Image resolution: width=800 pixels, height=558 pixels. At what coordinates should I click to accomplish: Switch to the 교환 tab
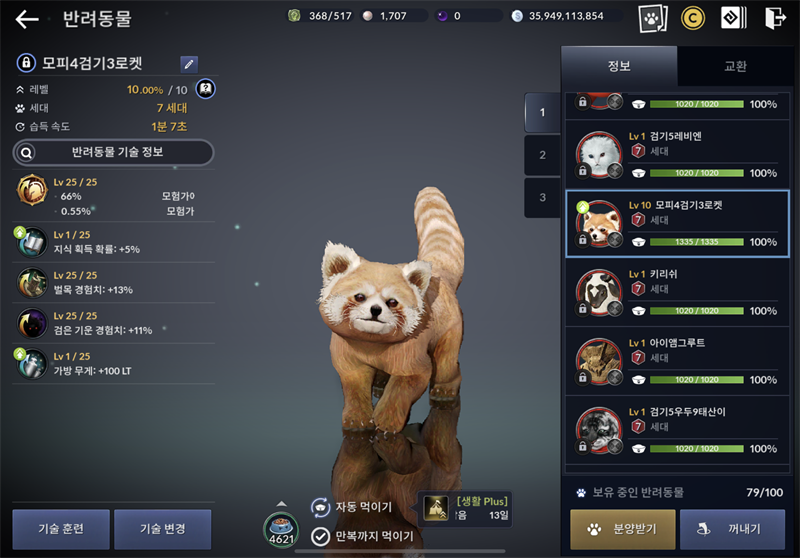pyautogui.click(x=735, y=66)
